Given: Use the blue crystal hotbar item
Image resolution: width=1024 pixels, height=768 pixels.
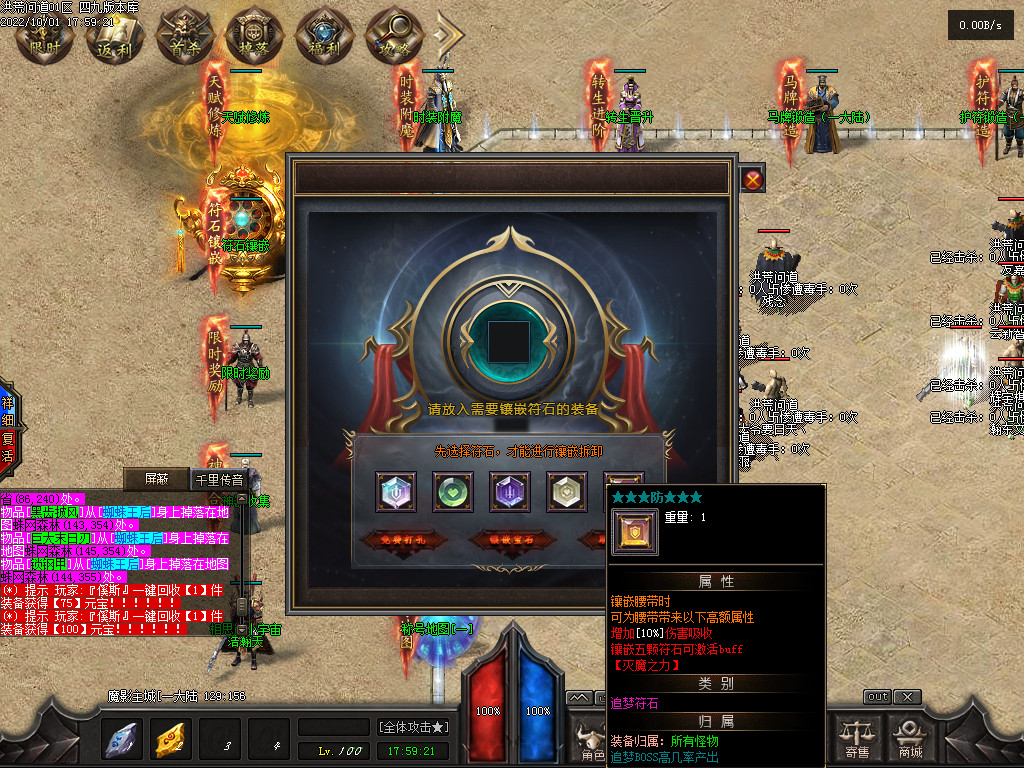Looking at the screenshot, I should pyautogui.click(x=122, y=739).
